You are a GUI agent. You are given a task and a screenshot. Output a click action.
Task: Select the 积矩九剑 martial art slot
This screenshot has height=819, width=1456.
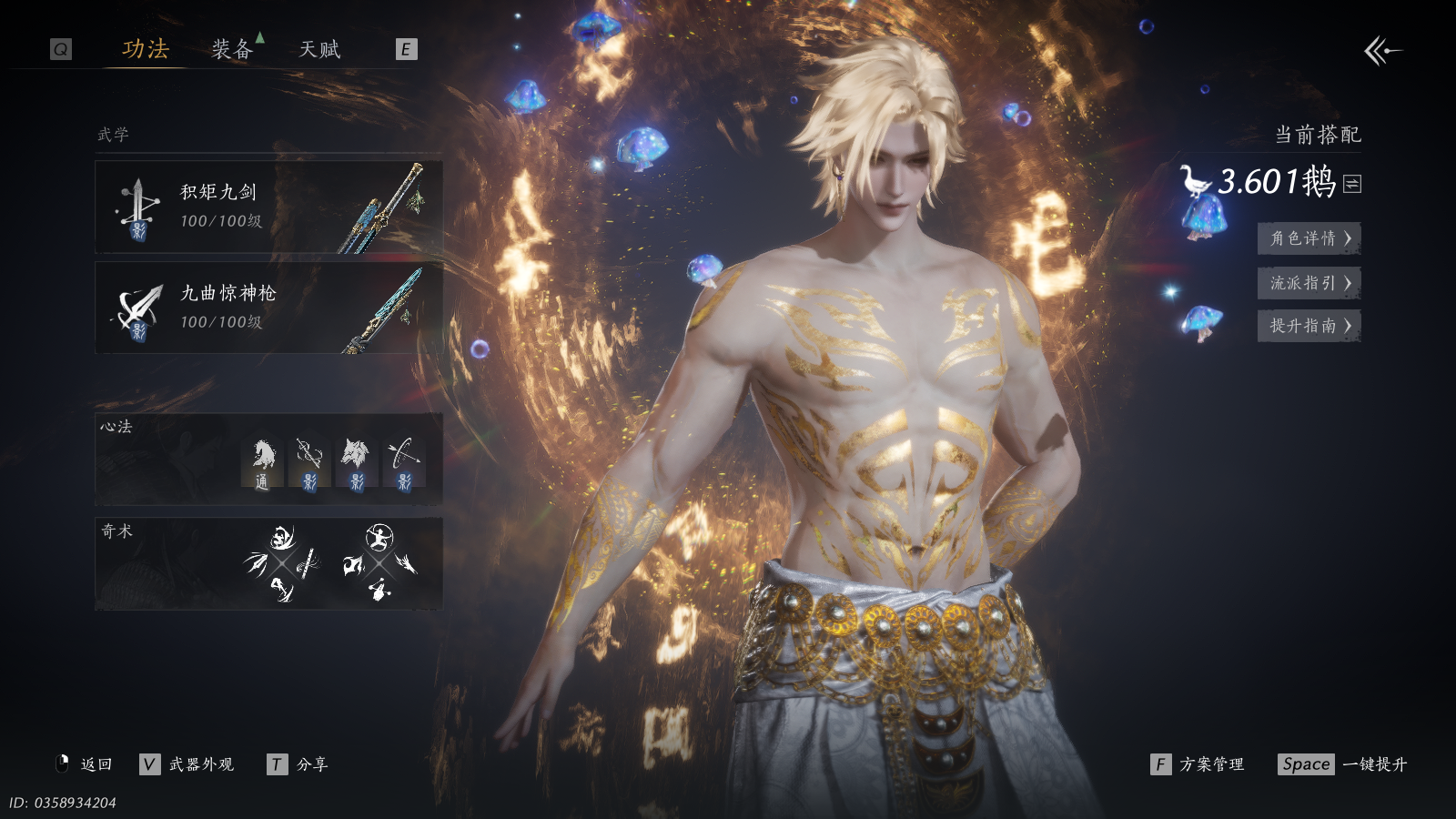[x=268, y=207]
